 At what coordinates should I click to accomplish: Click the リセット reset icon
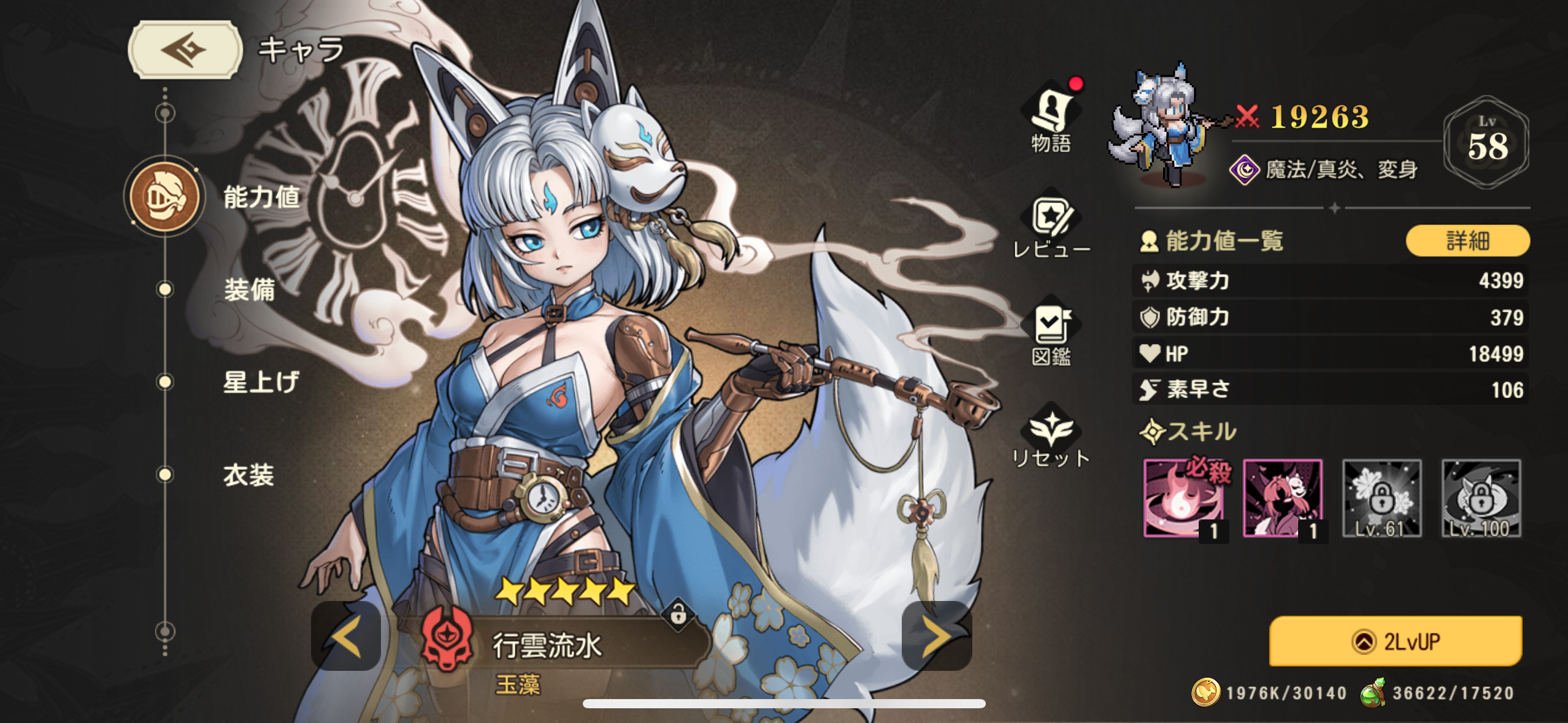coord(1051,437)
